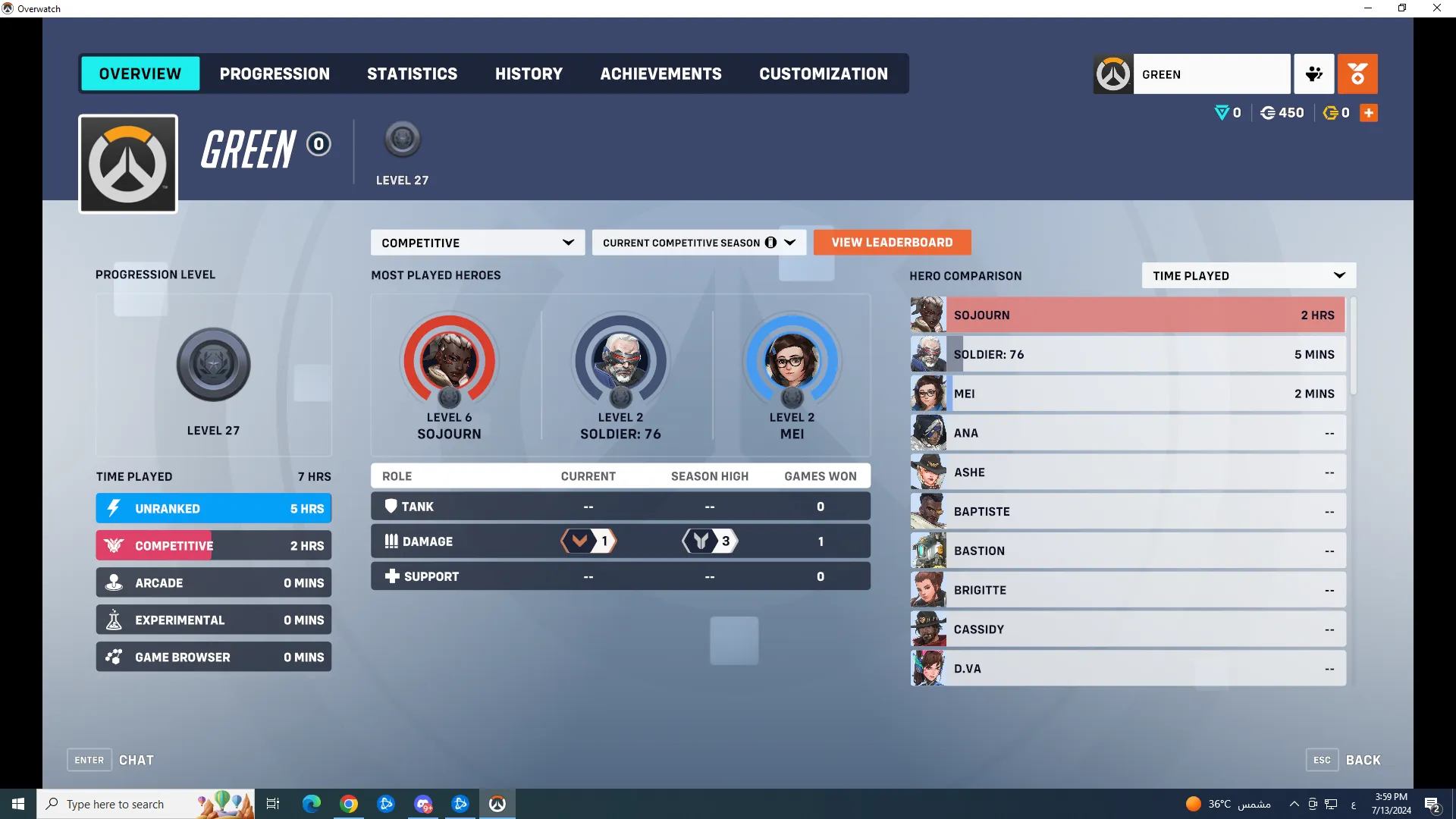Screen dimensions: 1456x819
Task: Open the Time Played comparison dropdown
Action: [x=1247, y=275]
